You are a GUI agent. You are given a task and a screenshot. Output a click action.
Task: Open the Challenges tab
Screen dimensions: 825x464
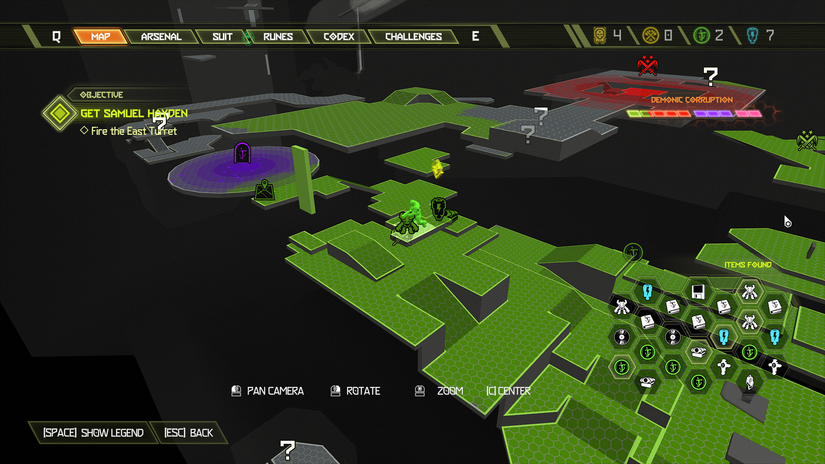(413, 37)
